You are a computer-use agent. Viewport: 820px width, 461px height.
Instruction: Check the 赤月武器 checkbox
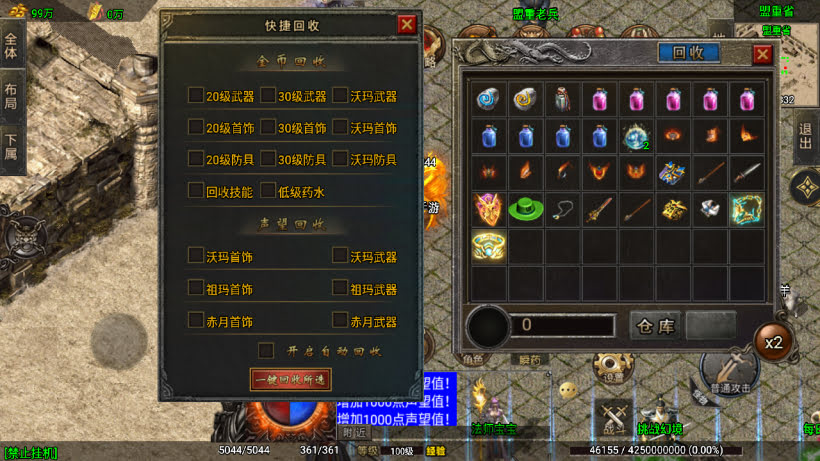pyautogui.click(x=340, y=321)
